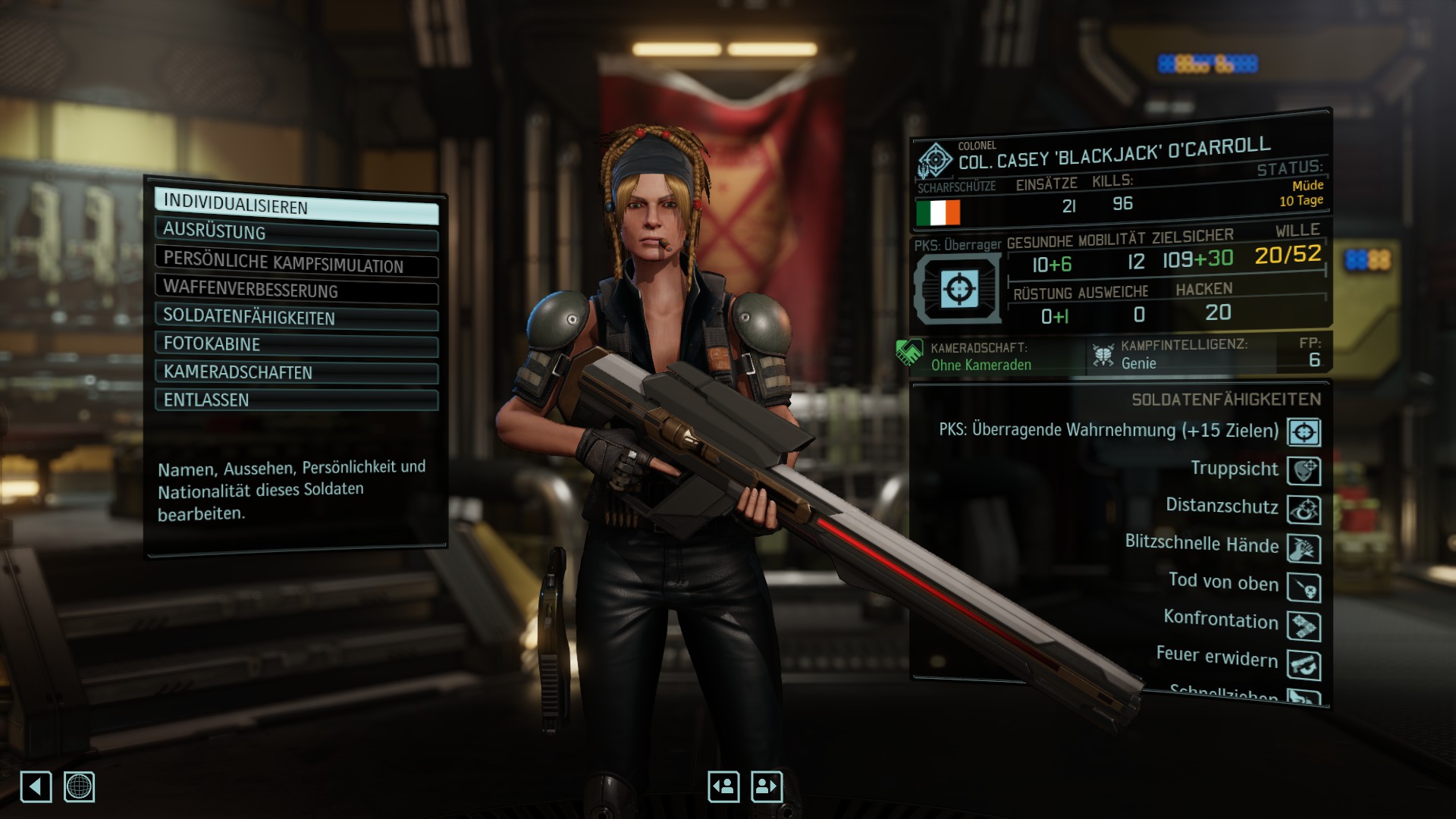1456x819 pixels.
Task: Enter the Fotokabine
Action: click(296, 344)
